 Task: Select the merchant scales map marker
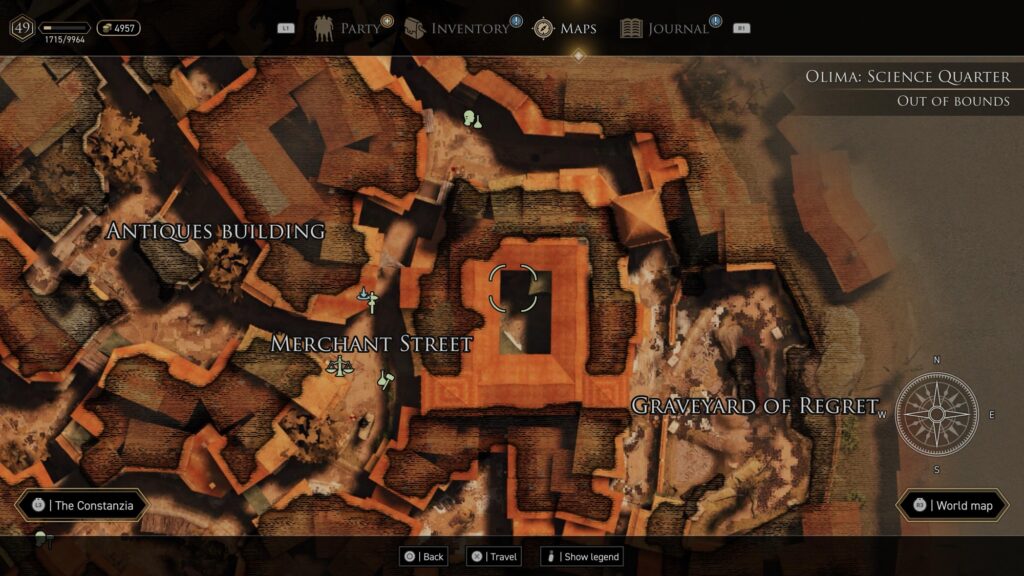click(339, 365)
